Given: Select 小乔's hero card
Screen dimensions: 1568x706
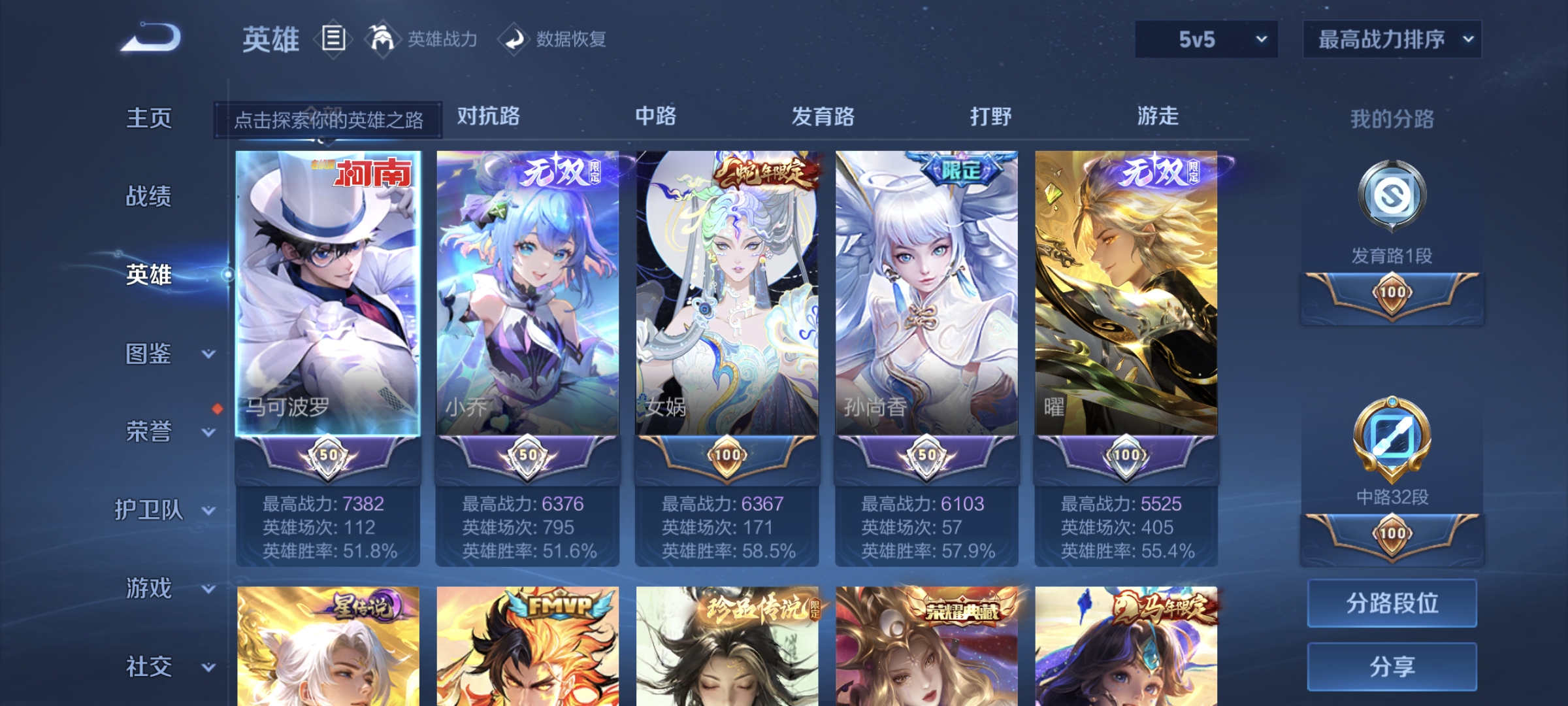Looking at the screenshot, I should point(528,294).
